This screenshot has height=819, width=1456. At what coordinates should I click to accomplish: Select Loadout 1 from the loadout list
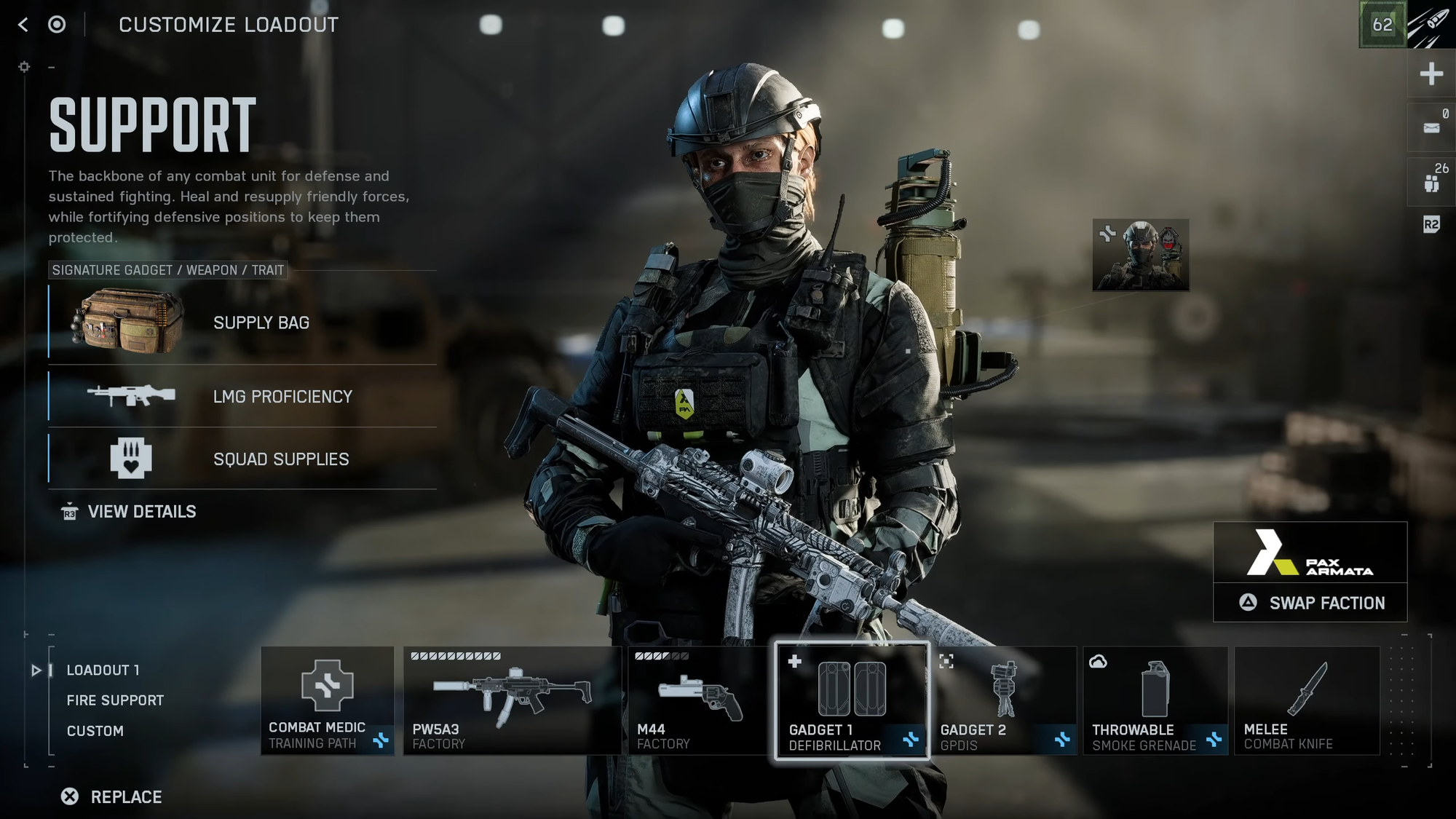click(x=102, y=670)
